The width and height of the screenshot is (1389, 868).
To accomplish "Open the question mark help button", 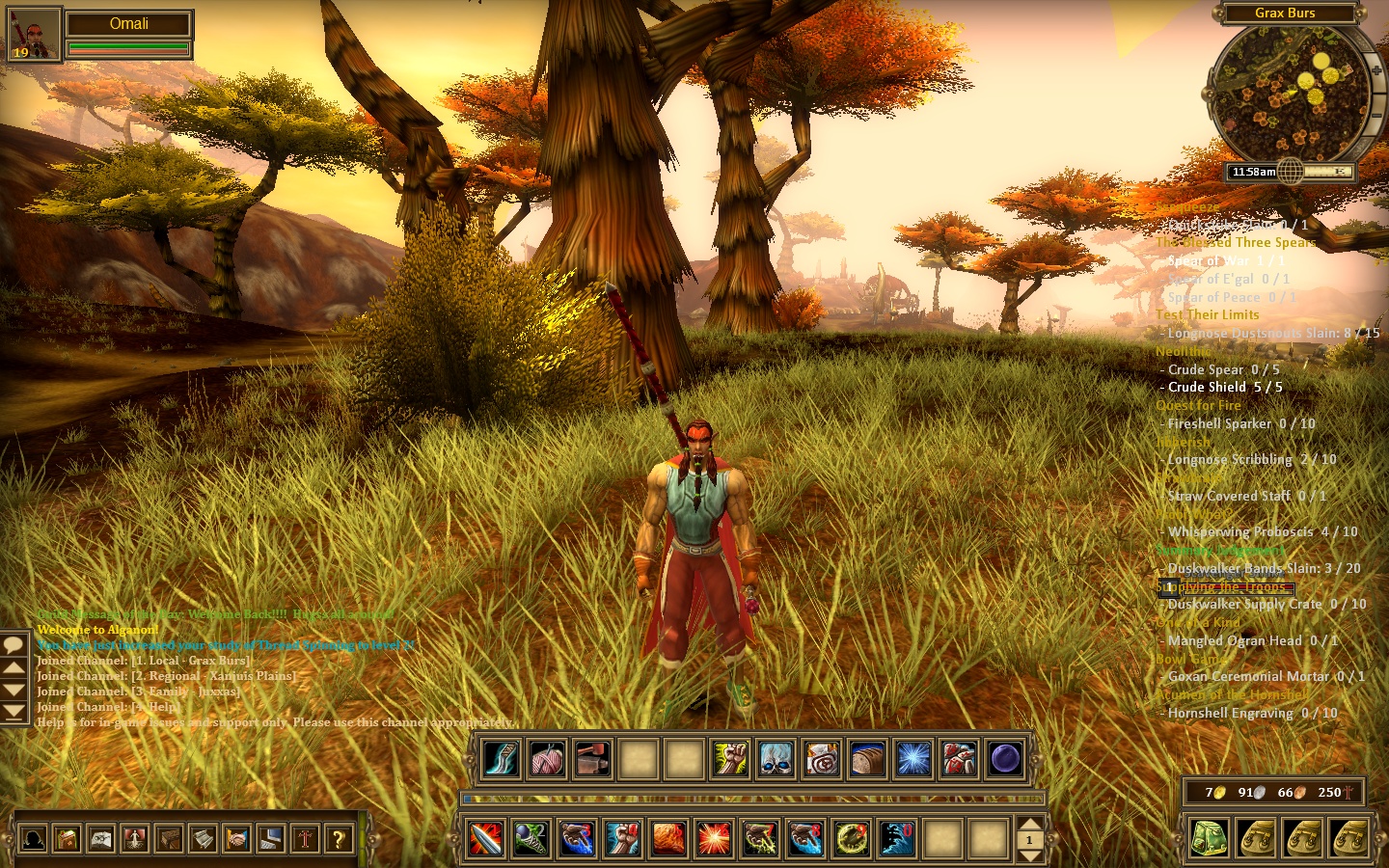I will pyautogui.click(x=338, y=839).
